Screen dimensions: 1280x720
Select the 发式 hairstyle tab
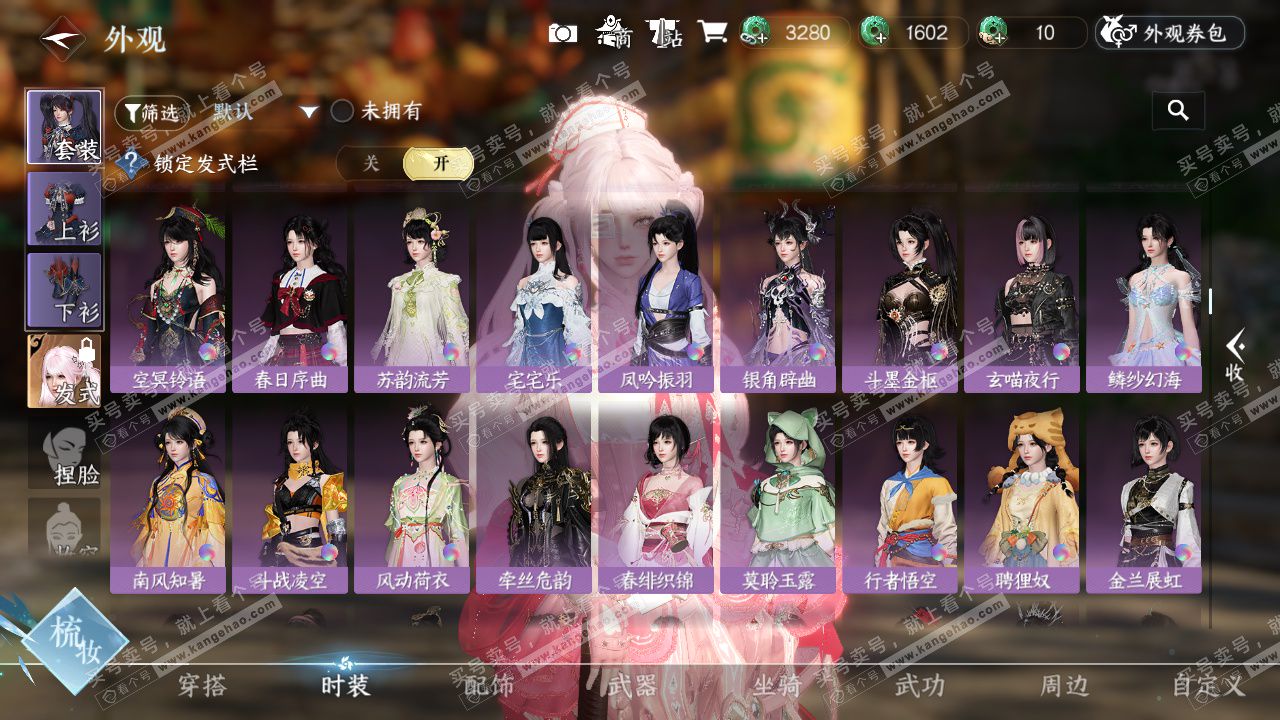coord(64,371)
